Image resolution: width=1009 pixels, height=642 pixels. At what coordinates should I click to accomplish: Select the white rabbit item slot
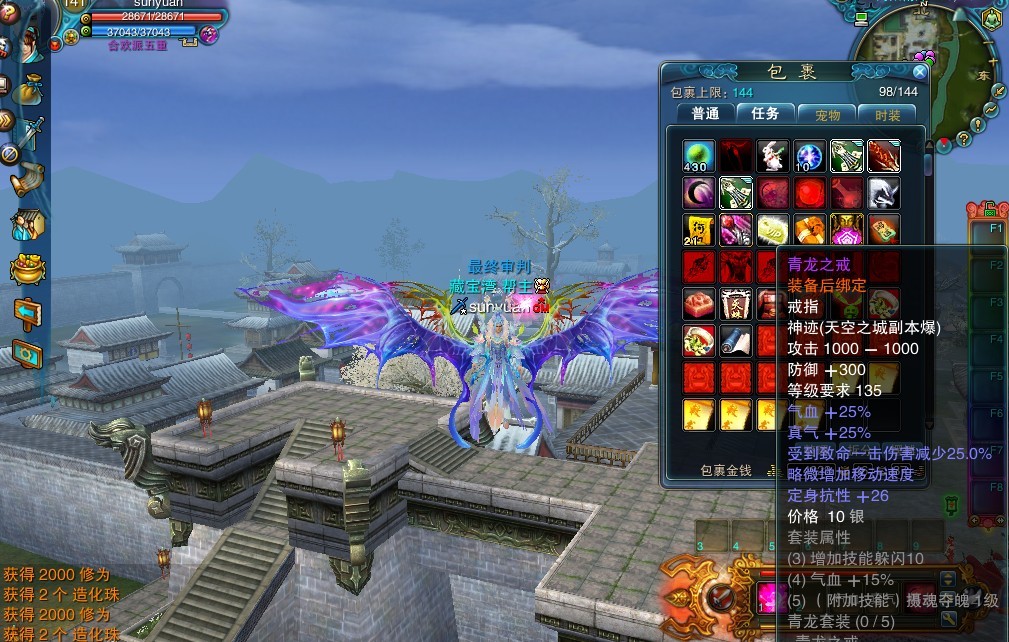coord(772,156)
